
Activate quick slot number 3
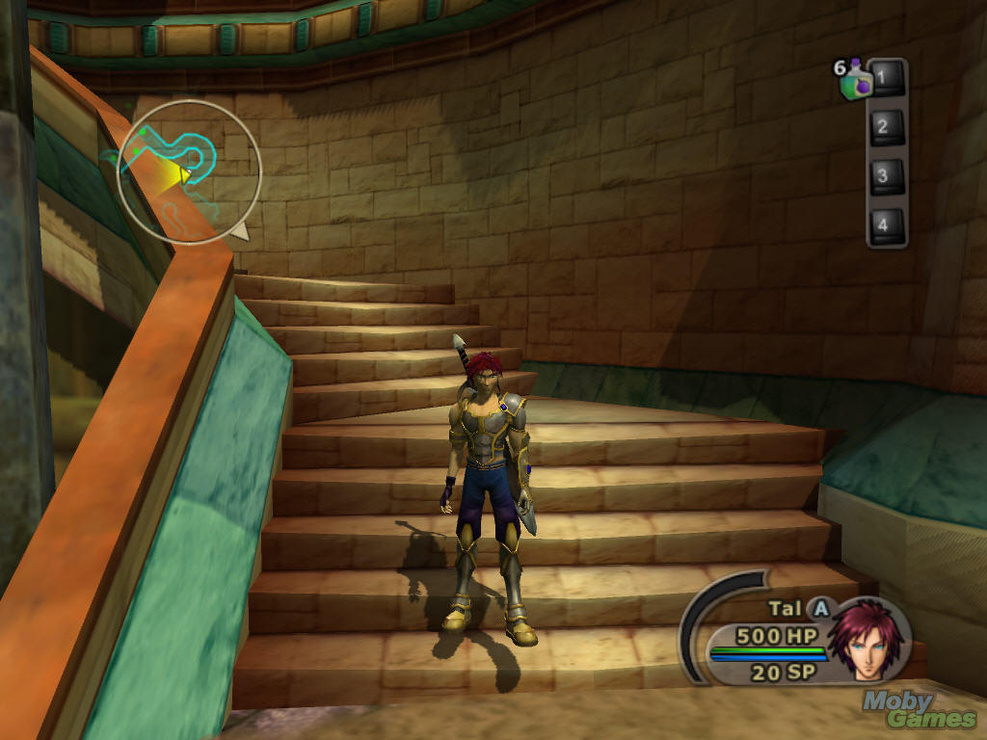(885, 176)
